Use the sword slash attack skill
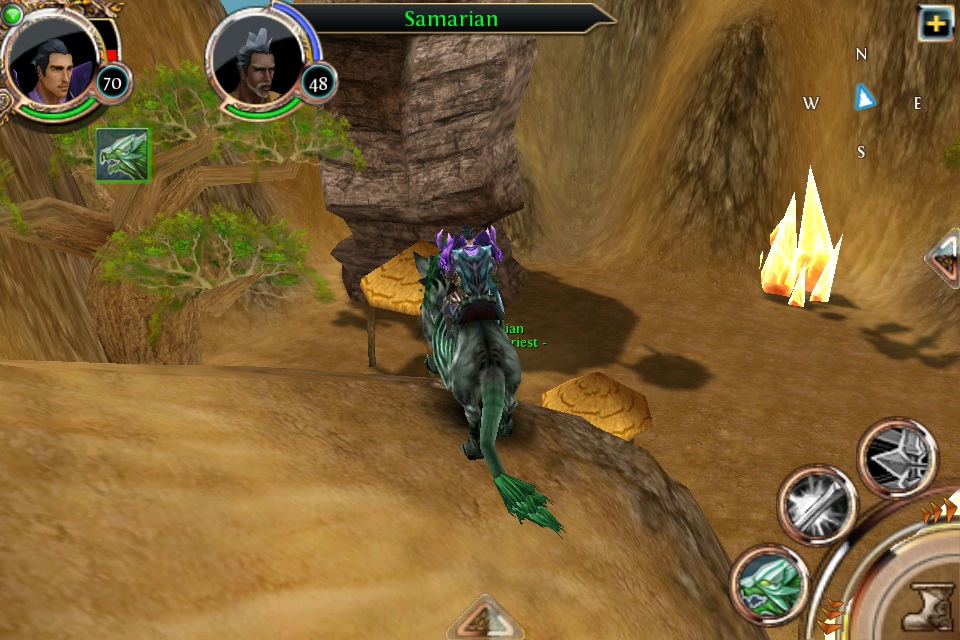The width and height of the screenshot is (960, 640). 818,504
